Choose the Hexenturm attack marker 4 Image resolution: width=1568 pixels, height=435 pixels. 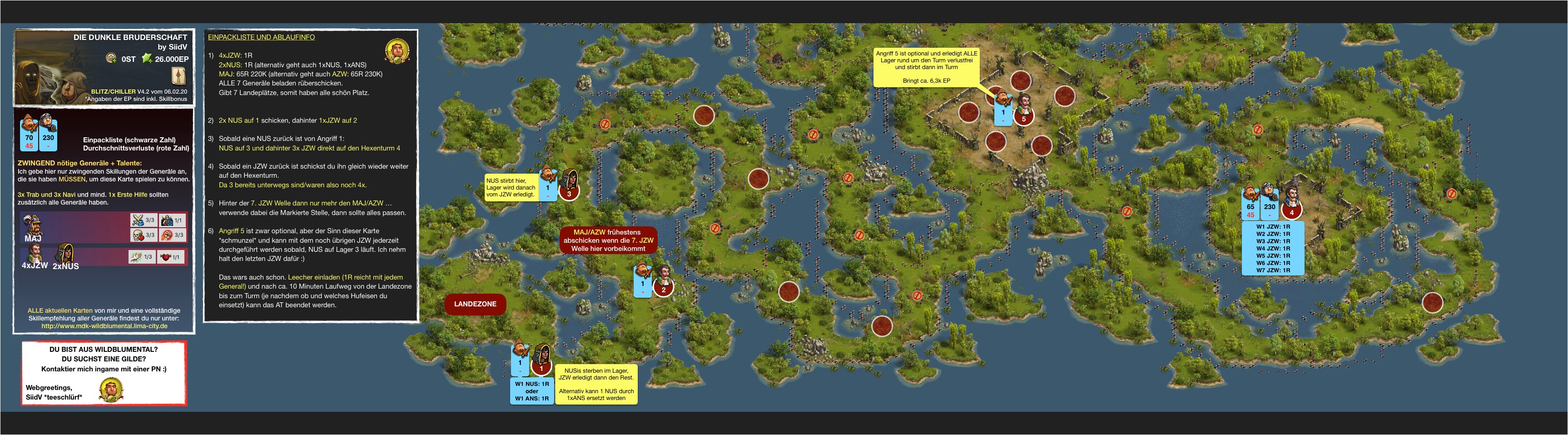pos(1292,213)
